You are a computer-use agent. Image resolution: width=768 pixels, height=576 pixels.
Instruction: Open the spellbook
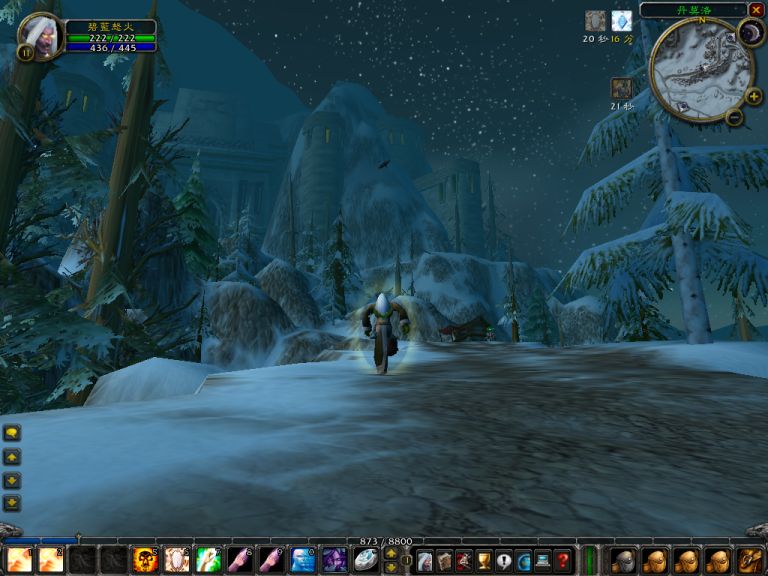444,561
